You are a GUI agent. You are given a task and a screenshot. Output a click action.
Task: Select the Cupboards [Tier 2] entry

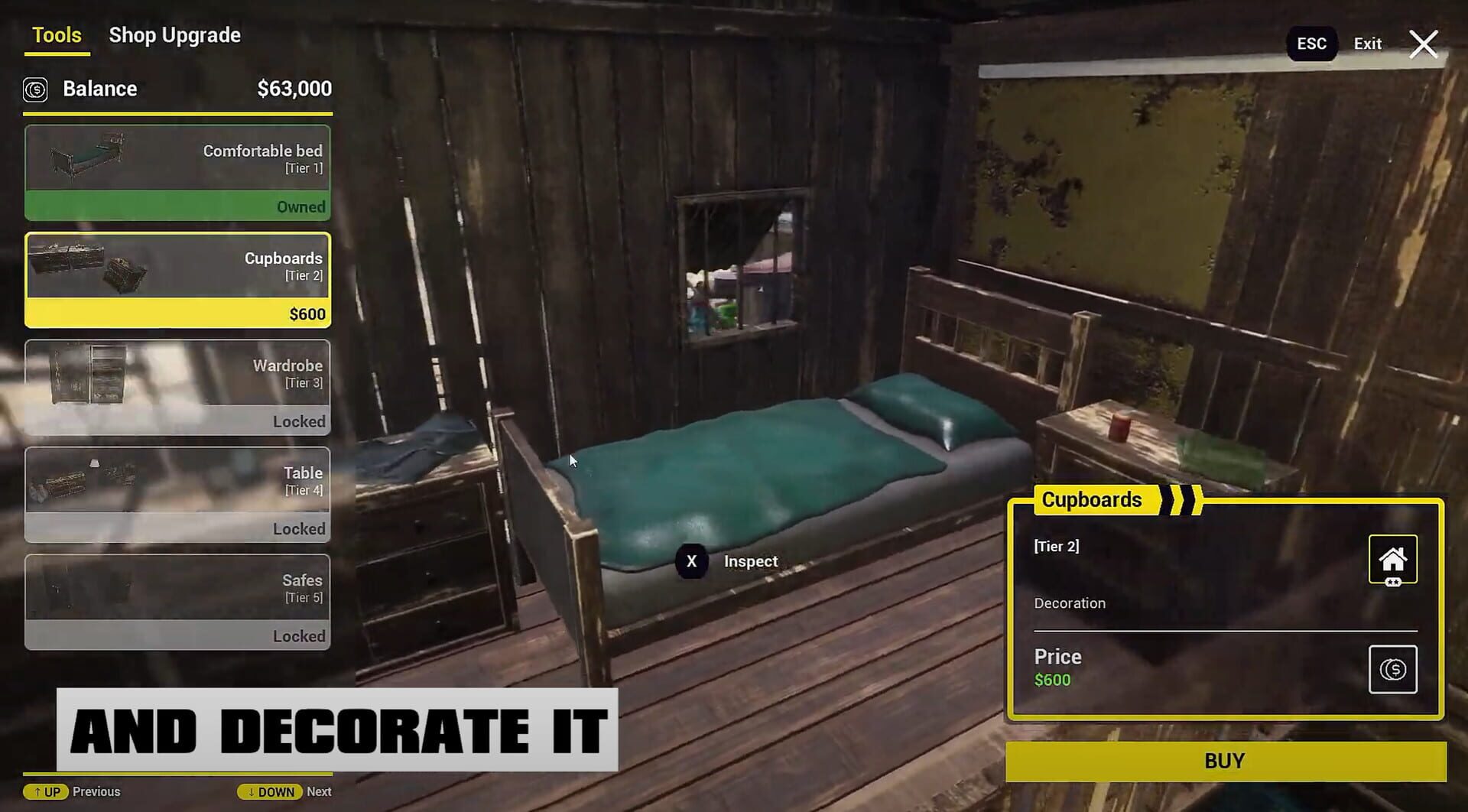[177, 279]
